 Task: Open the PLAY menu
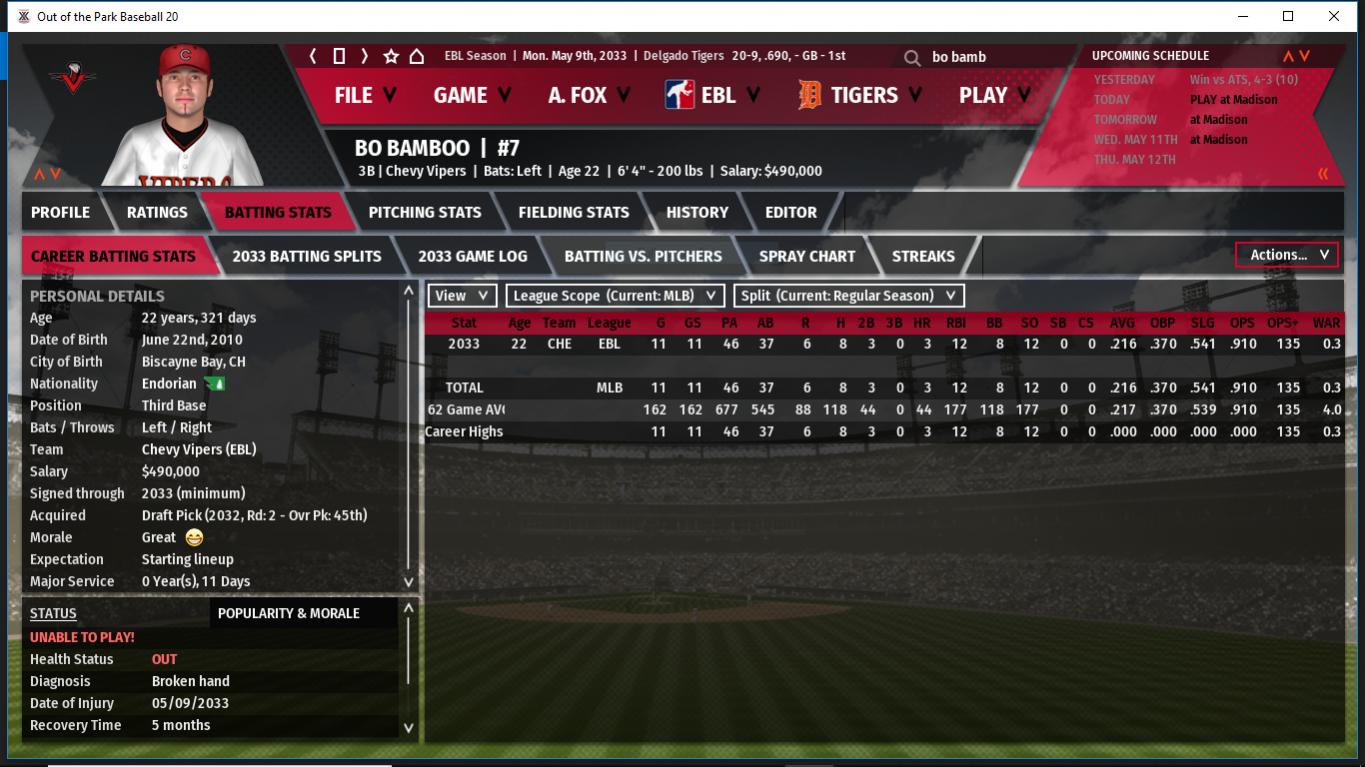pyautogui.click(x=993, y=95)
